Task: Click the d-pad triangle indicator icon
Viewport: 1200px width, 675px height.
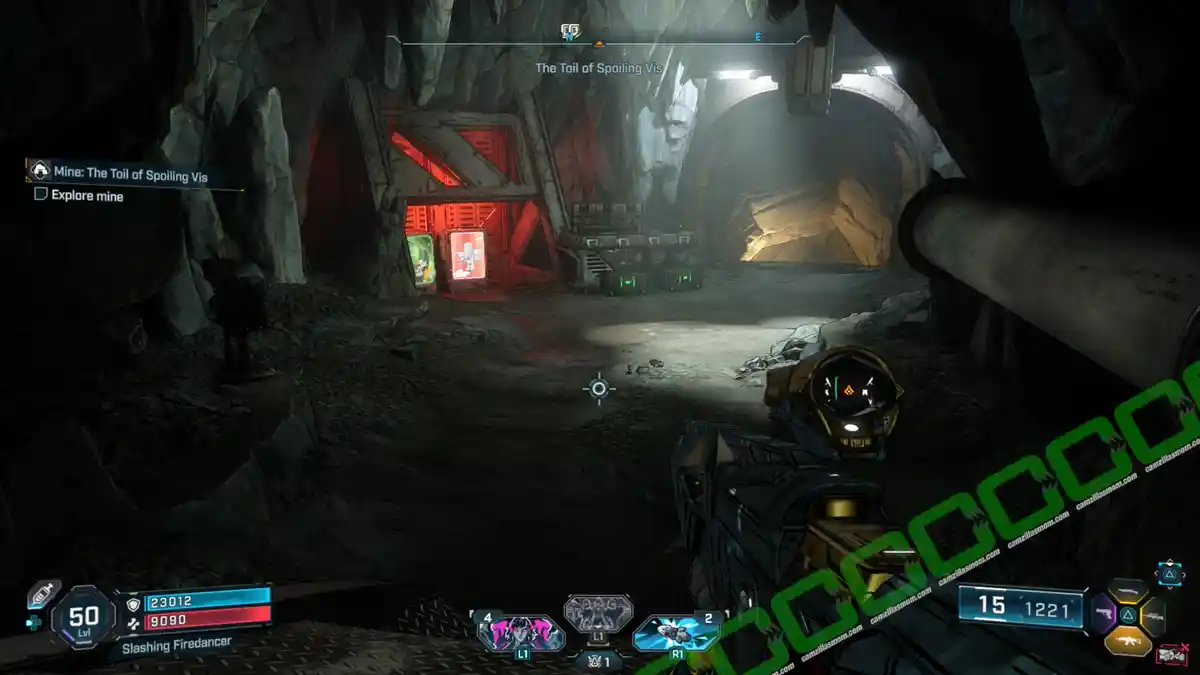Action: point(1169,573)
